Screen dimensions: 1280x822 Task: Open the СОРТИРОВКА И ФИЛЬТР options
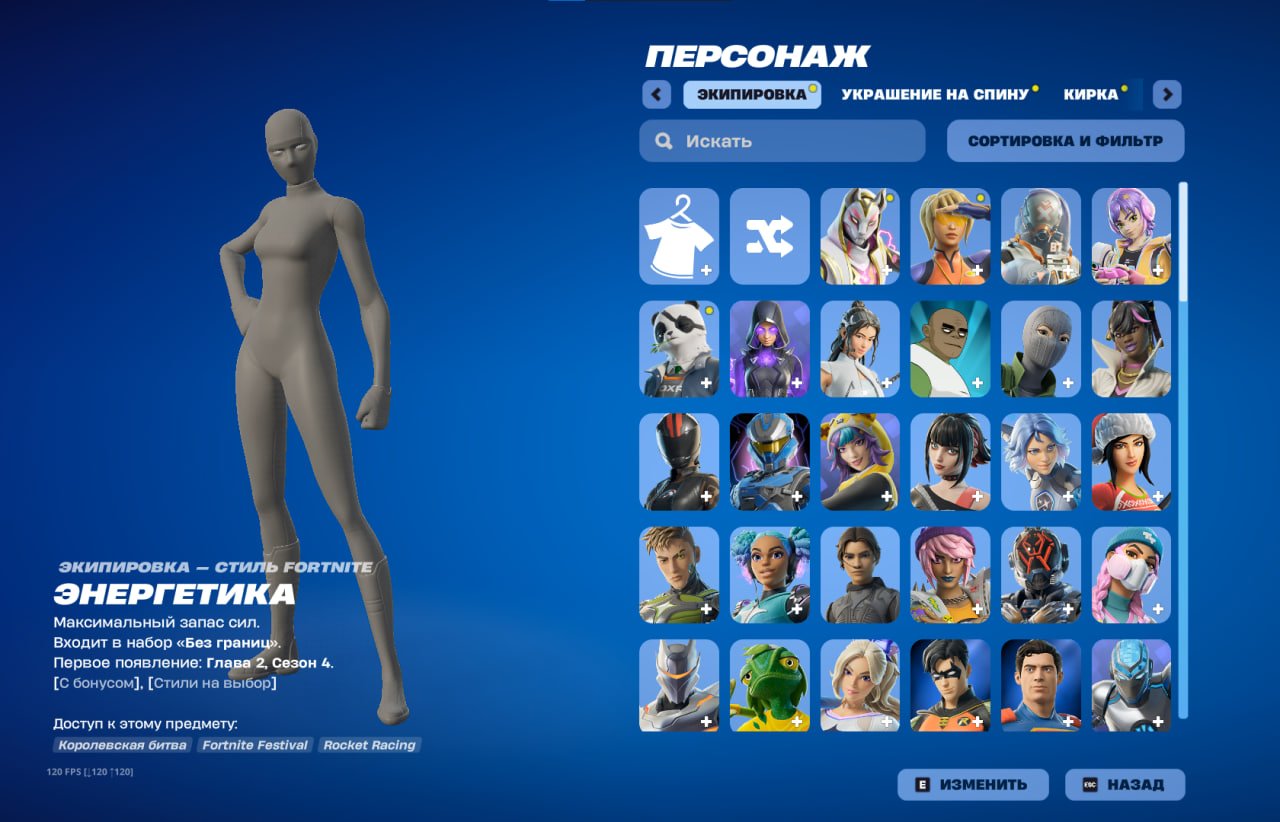tap(1065, 140)
